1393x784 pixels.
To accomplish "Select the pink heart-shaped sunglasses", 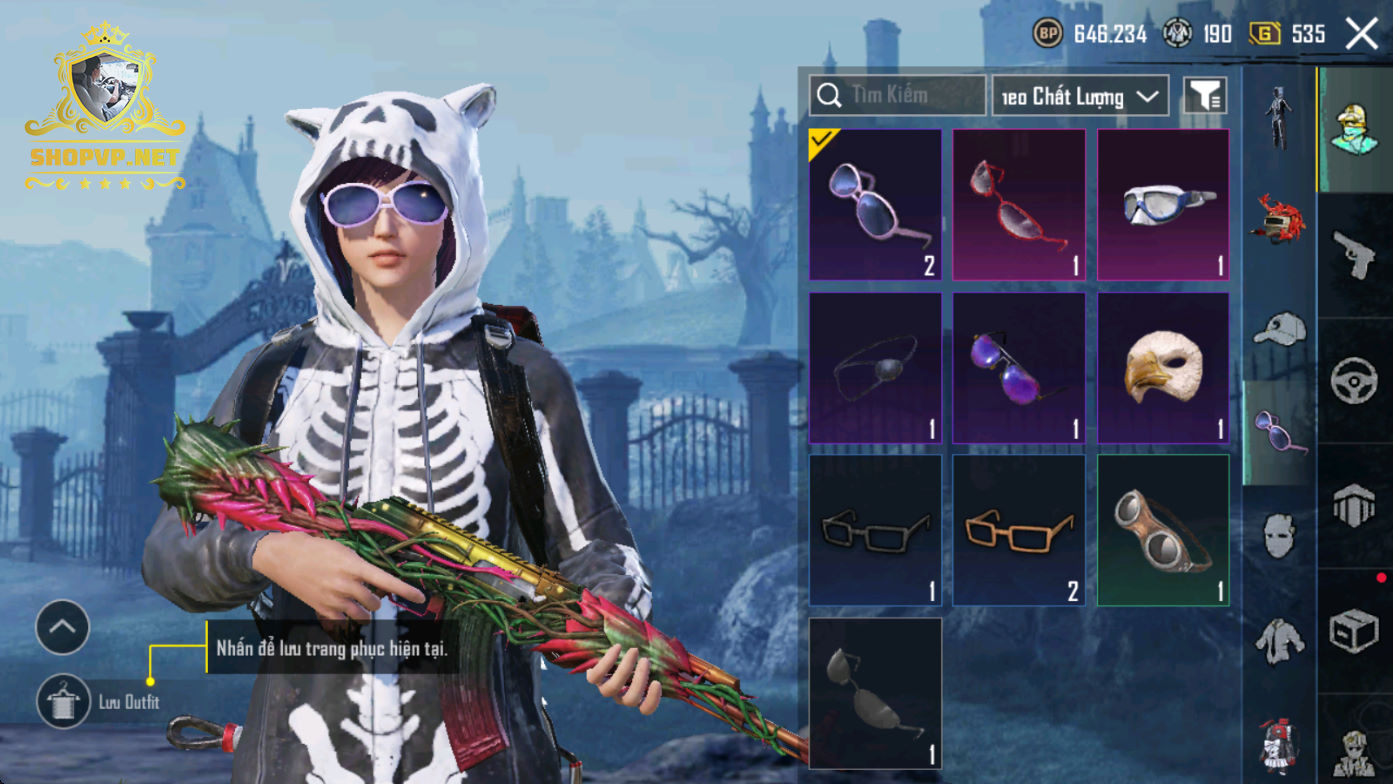I will [x=875, y=205].
